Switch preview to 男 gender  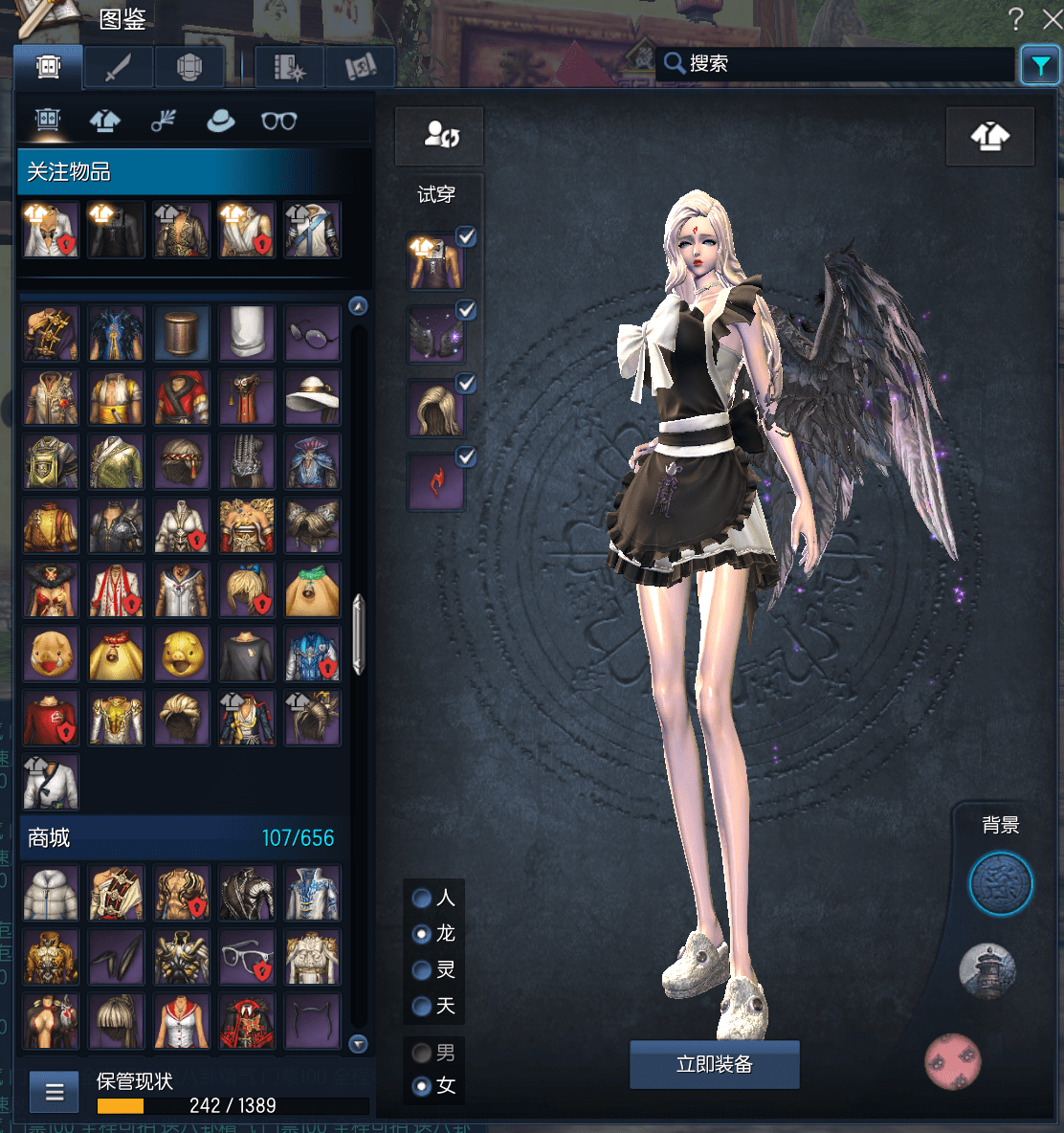[x=422, y=1054]
